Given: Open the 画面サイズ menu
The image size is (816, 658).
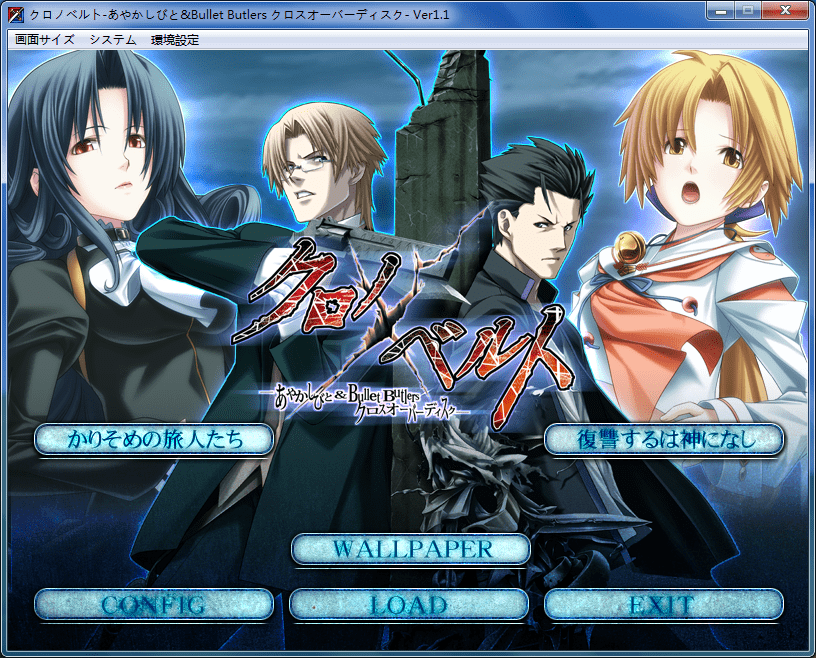Looking at the screenshot, I should (44, 40).
